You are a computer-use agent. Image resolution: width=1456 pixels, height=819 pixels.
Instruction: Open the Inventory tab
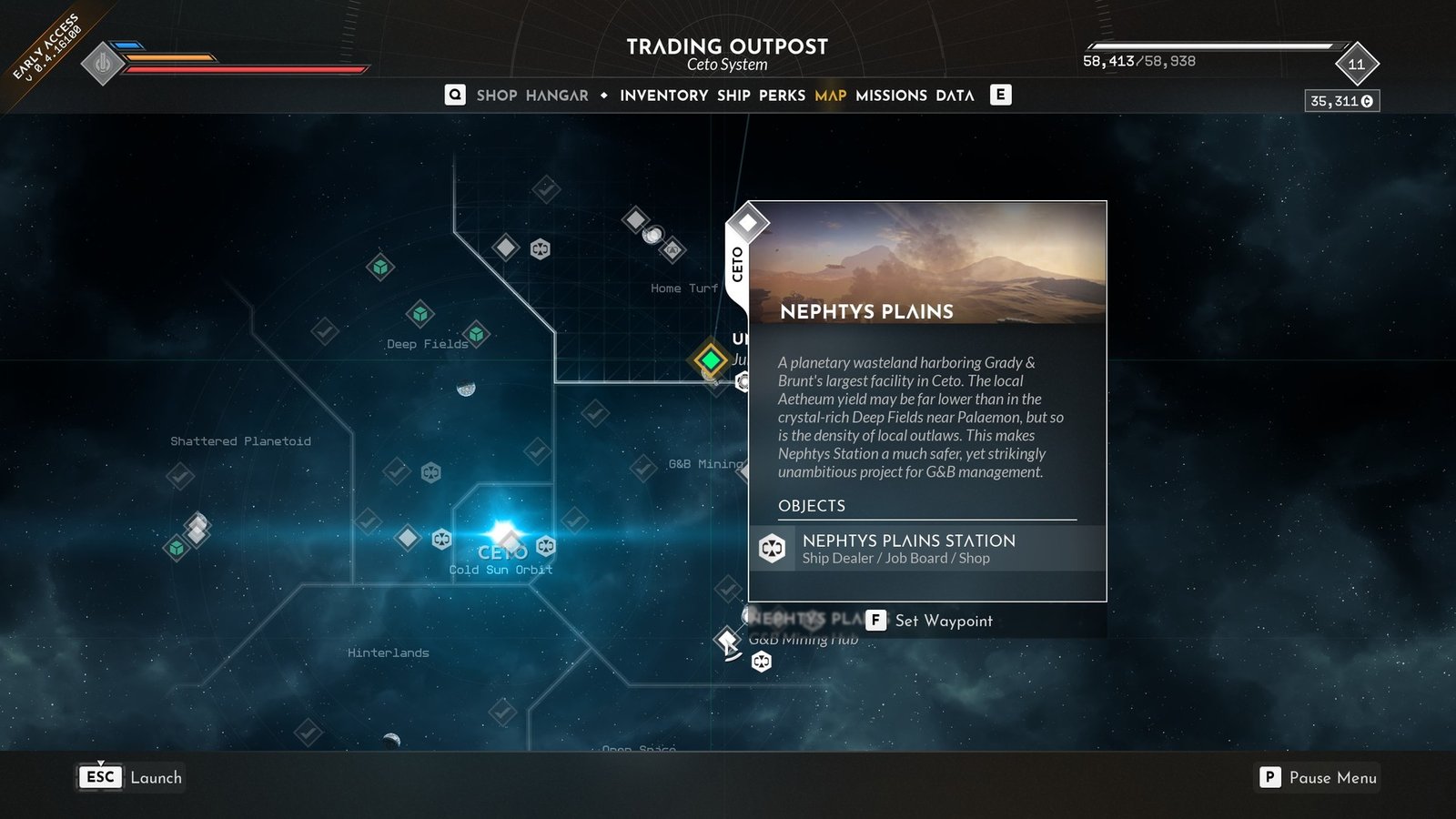(663, 96)
